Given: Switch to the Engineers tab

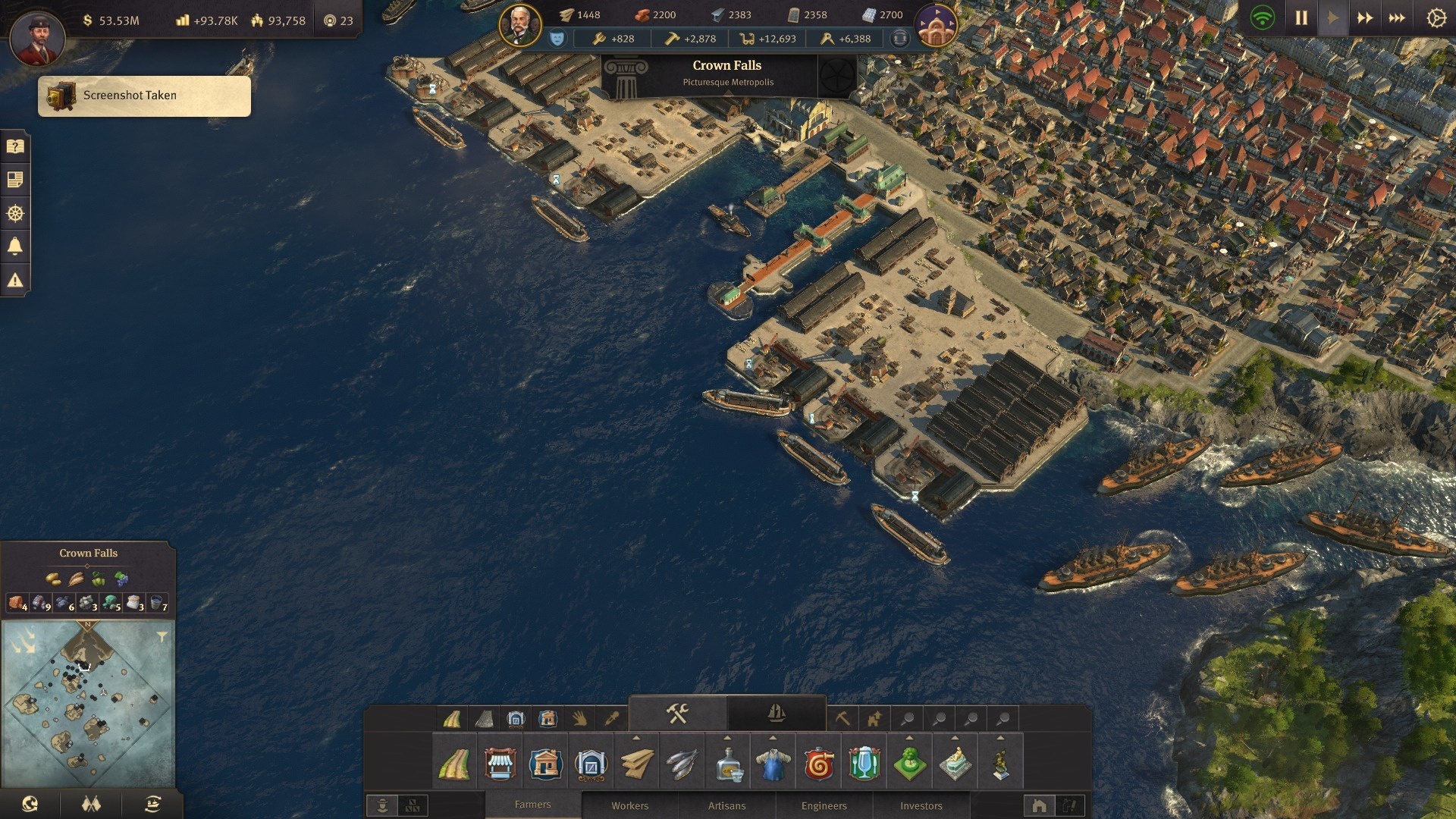Looking at the screenshot, I should 824,805.
